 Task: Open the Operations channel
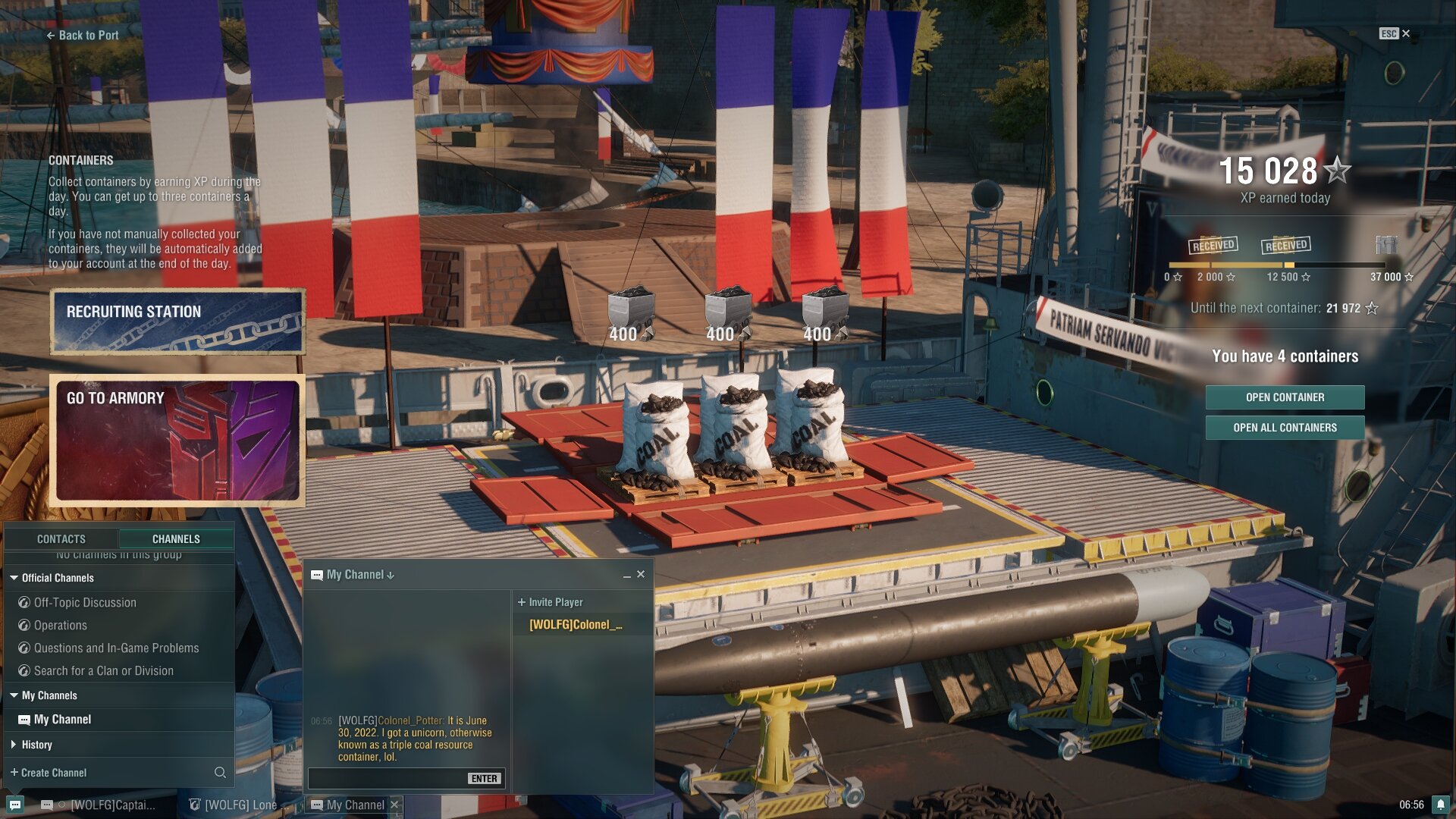60,626
